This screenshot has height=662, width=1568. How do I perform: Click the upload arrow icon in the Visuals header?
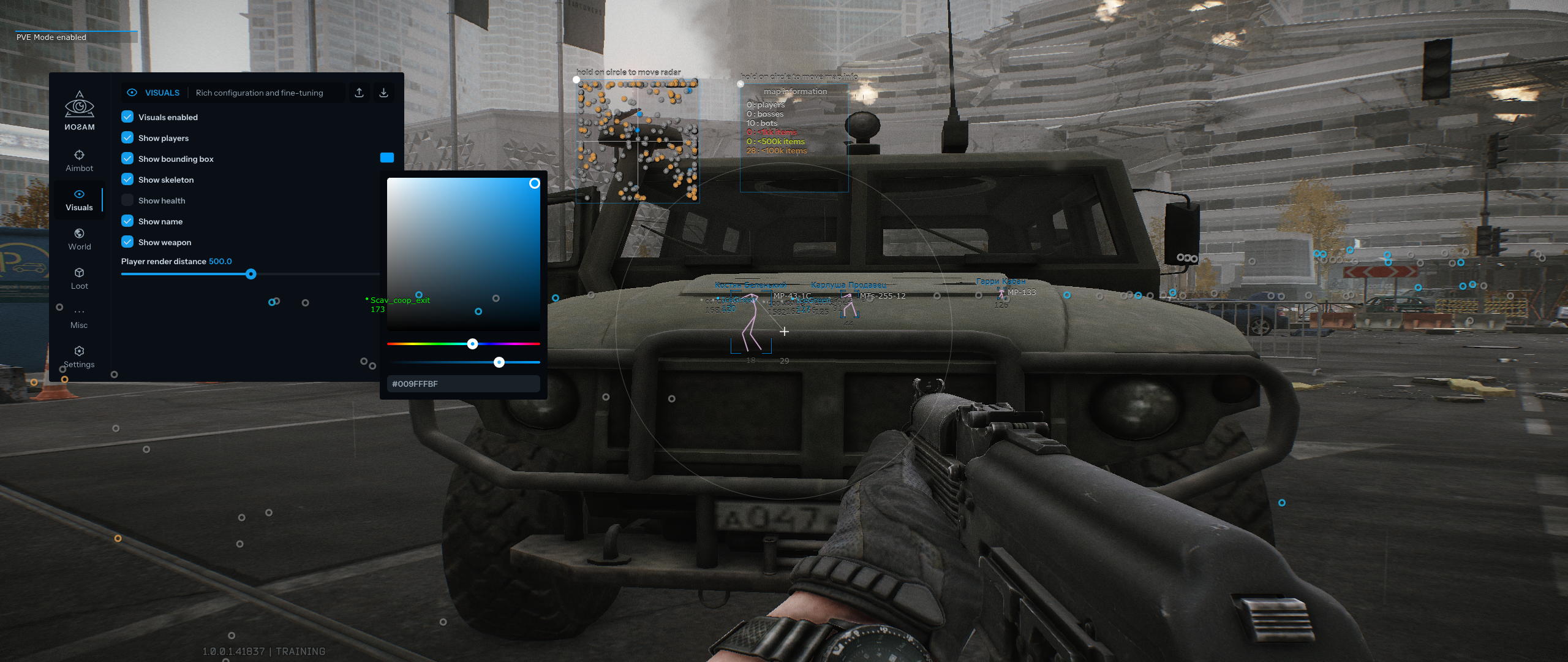point(360,93)
